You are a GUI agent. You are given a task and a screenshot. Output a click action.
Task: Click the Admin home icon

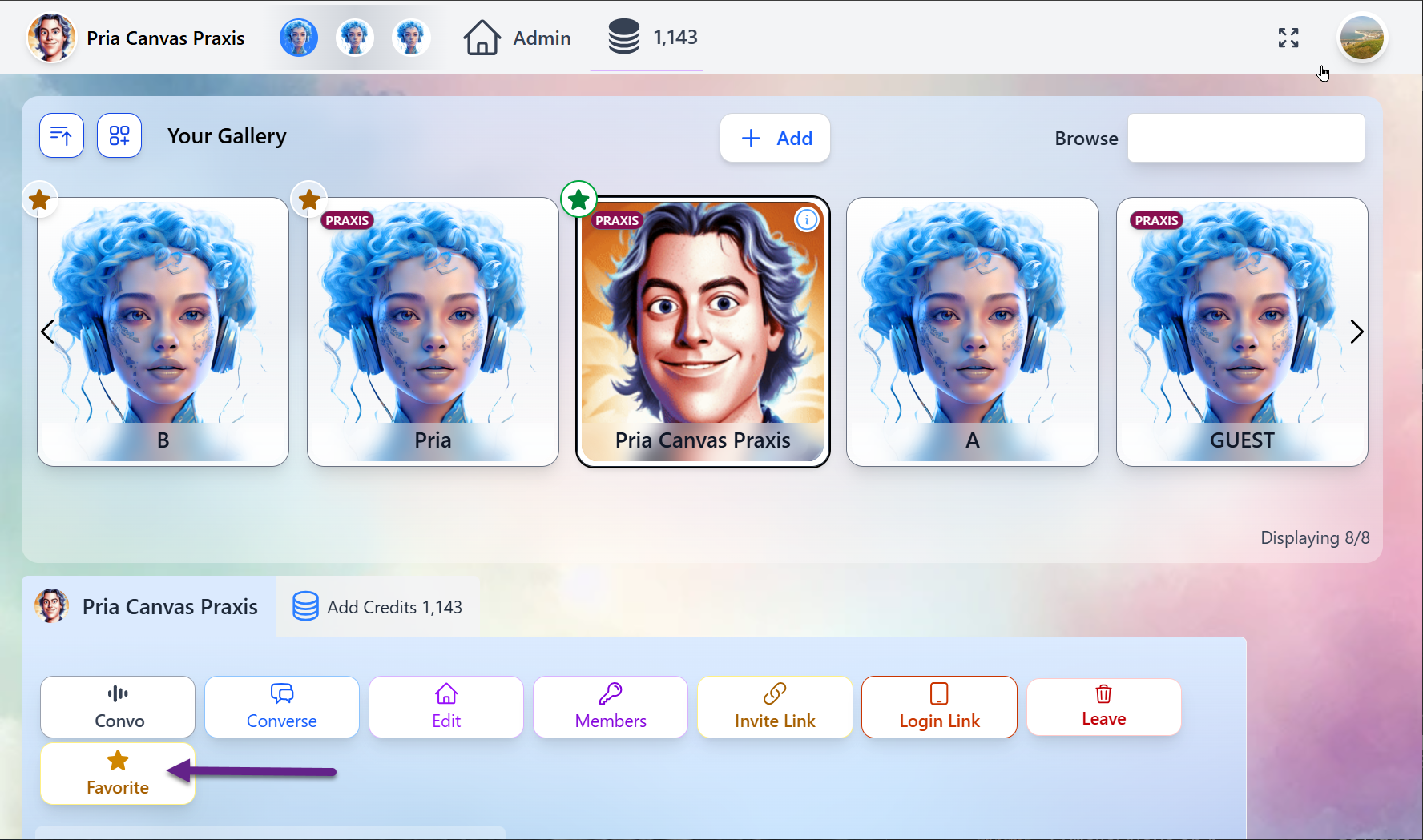pos(482,37)
